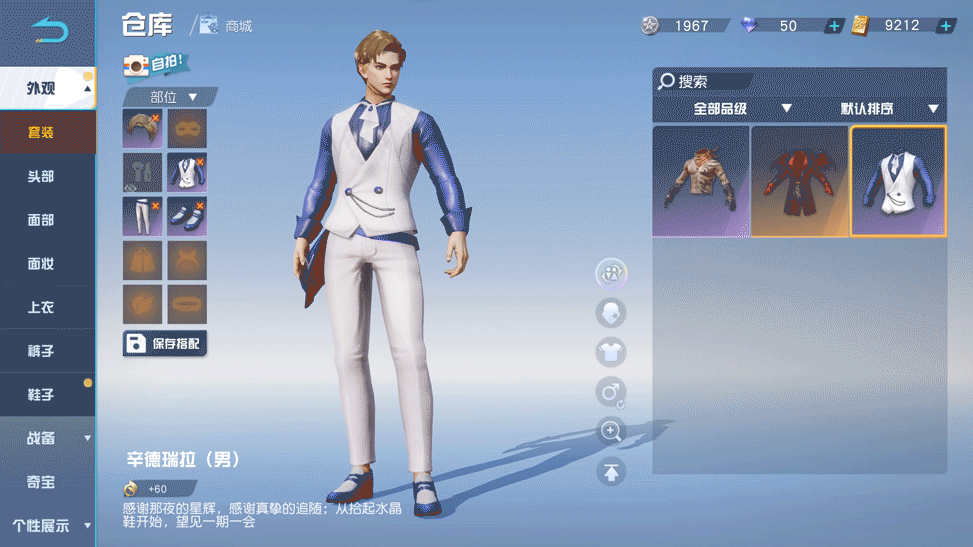Go back with the blue return arrow
Screen dimensions: 973x547
pos(48,31)
